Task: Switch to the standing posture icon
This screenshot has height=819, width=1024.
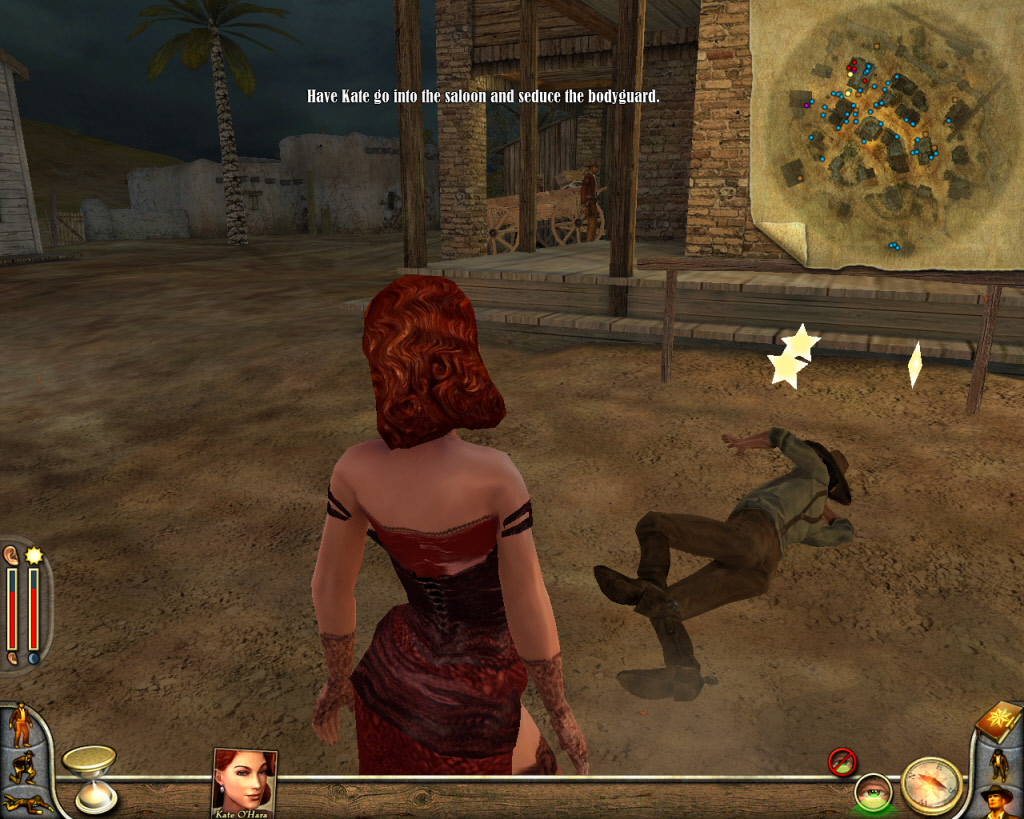Action: (x=19, y=725)
